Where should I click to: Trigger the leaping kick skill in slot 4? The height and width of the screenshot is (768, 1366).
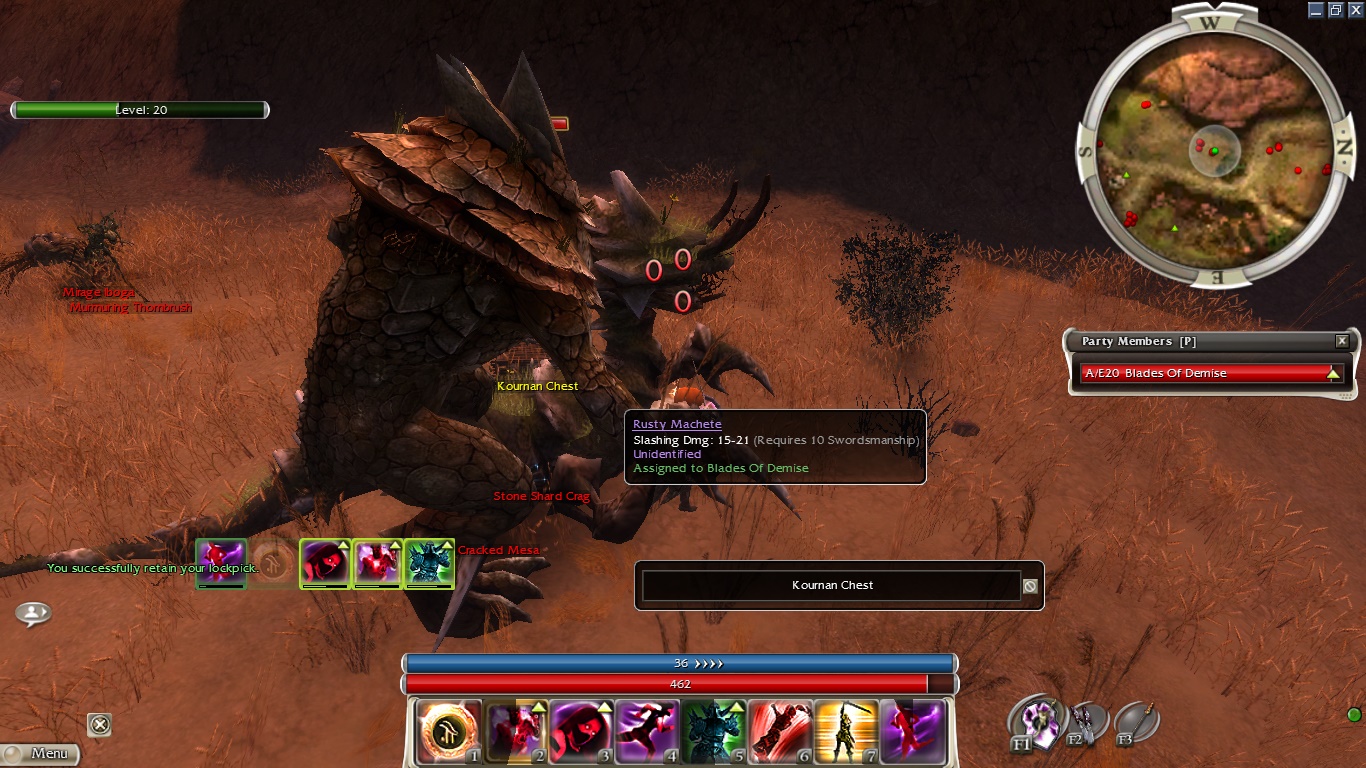coord(647,732)
